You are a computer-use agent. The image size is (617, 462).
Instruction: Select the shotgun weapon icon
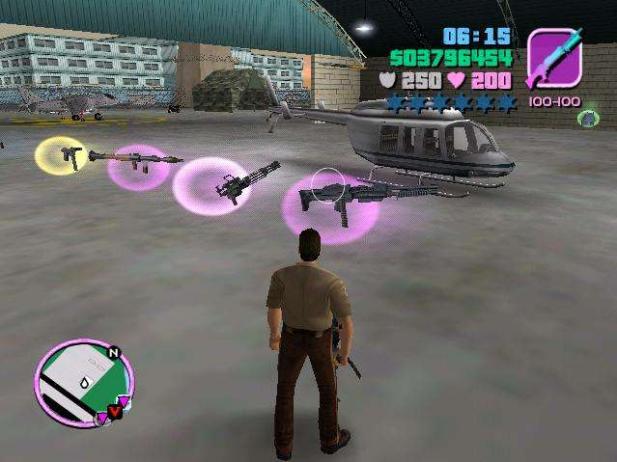coord(553,60)
